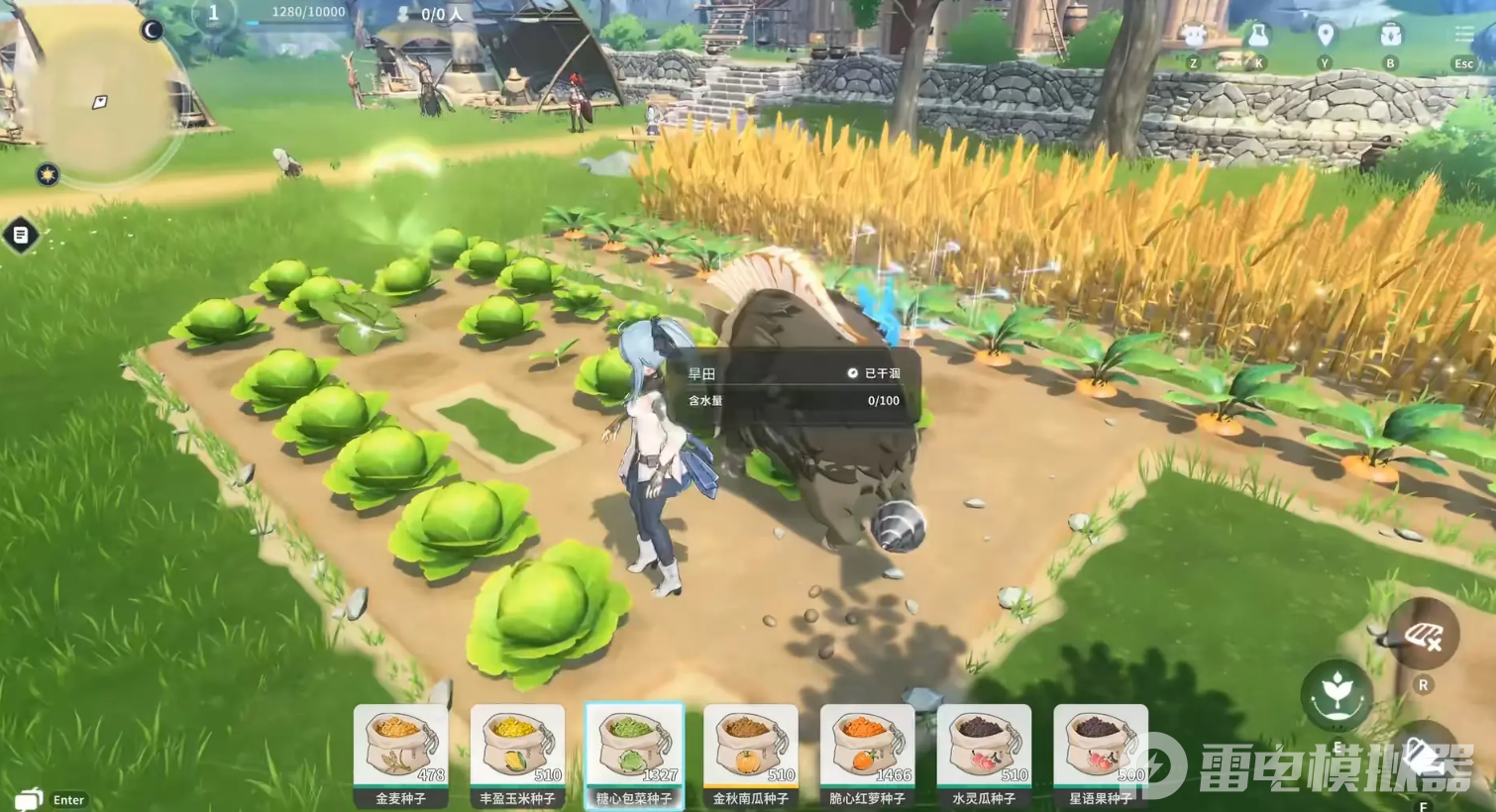Open the quest log diamond icon
Screen dimensions: 1496x812
pyautogui.click(x=21, y=236)
